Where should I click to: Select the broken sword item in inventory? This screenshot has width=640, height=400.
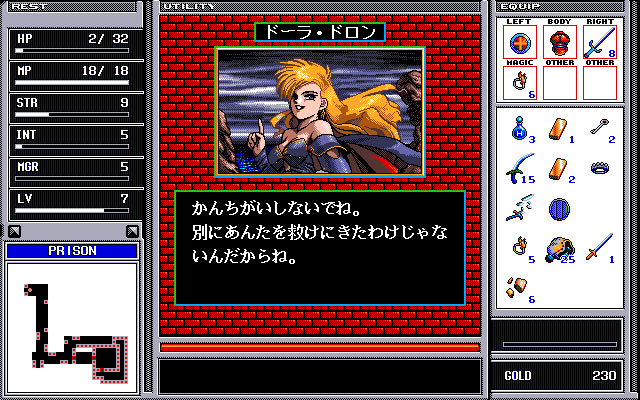click(517, 208)
